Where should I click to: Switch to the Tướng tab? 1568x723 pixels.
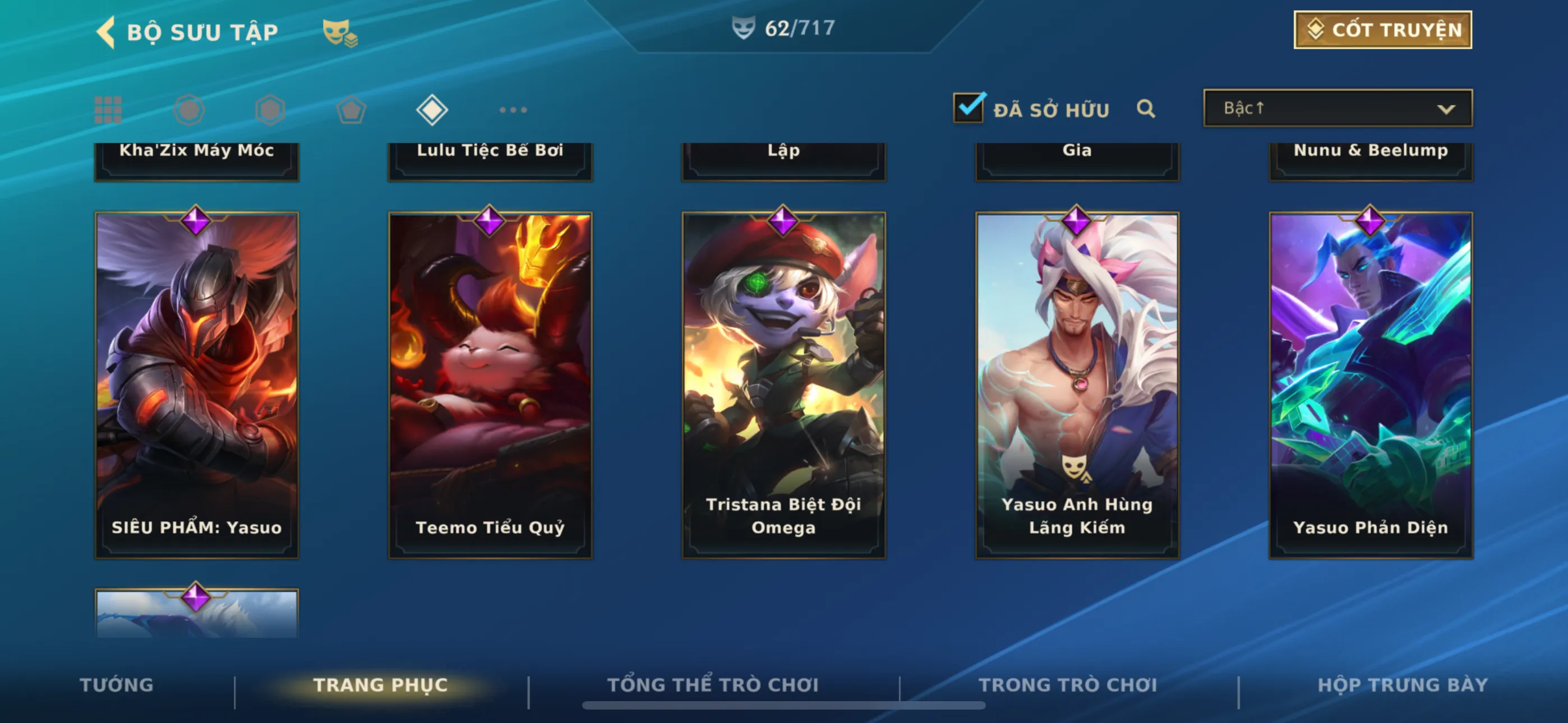(116, 685)
